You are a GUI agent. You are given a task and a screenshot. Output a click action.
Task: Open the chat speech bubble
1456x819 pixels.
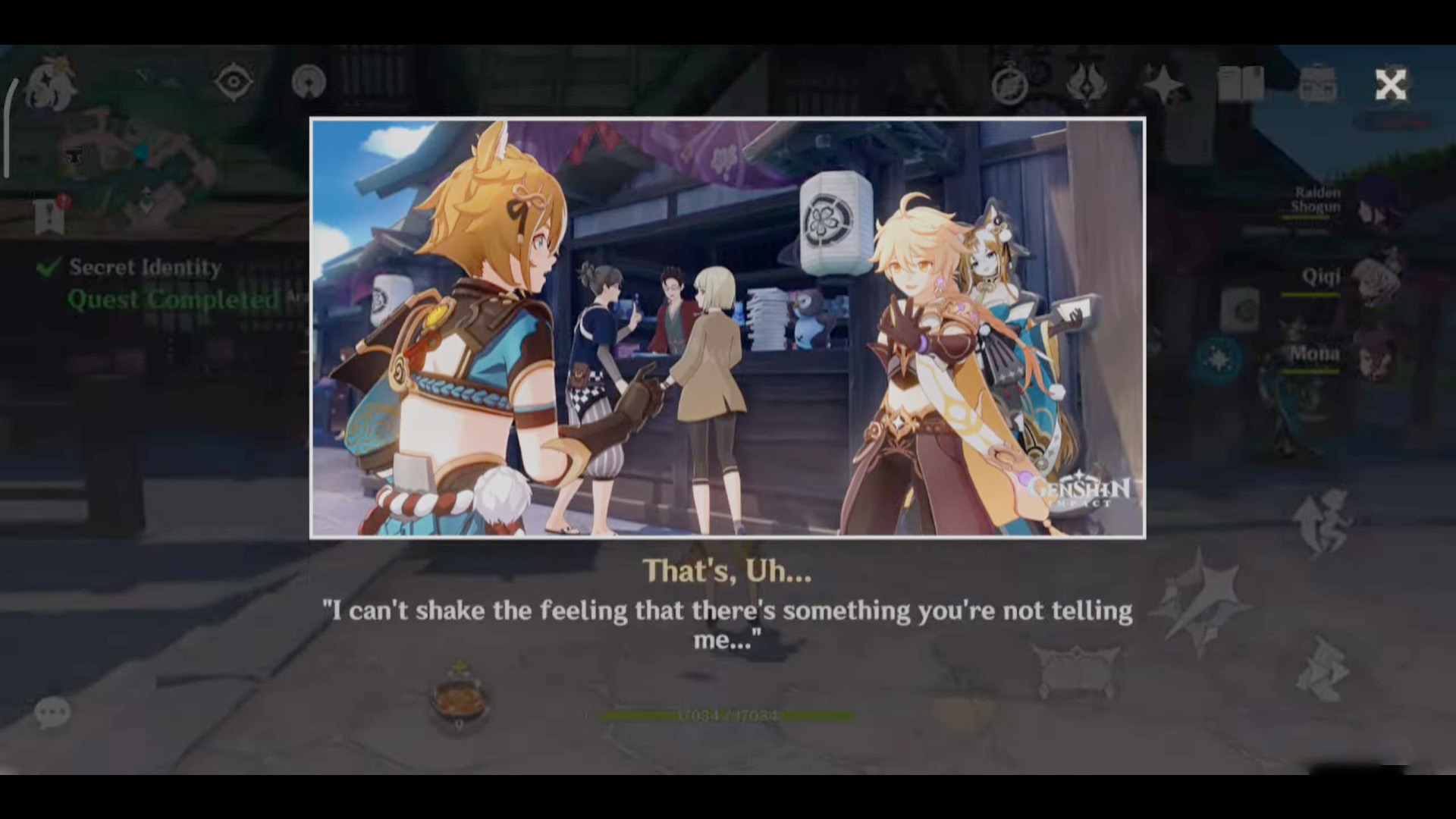[x=52, y=713]
